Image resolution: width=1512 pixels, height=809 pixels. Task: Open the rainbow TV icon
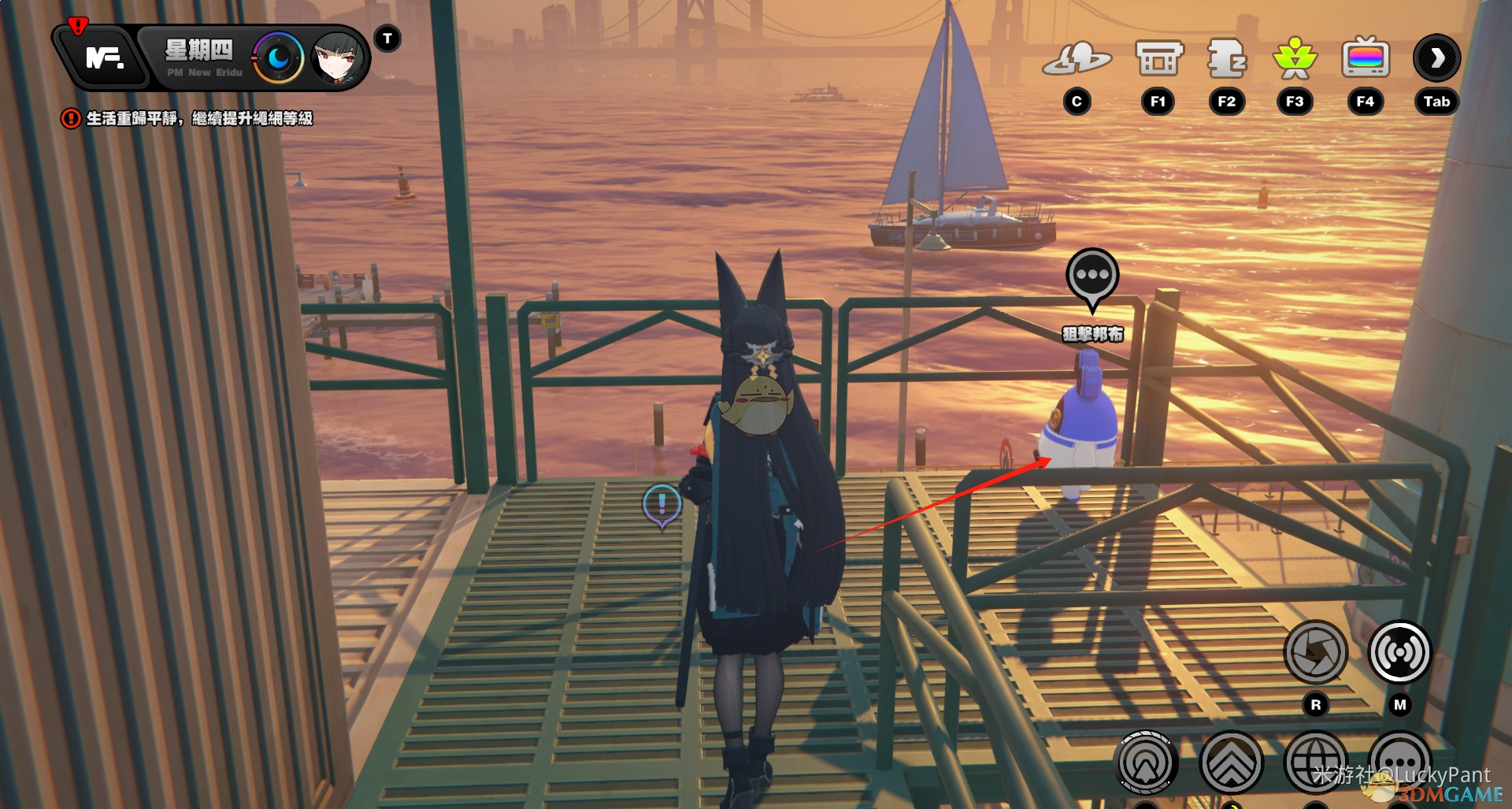click(1365, 59)
